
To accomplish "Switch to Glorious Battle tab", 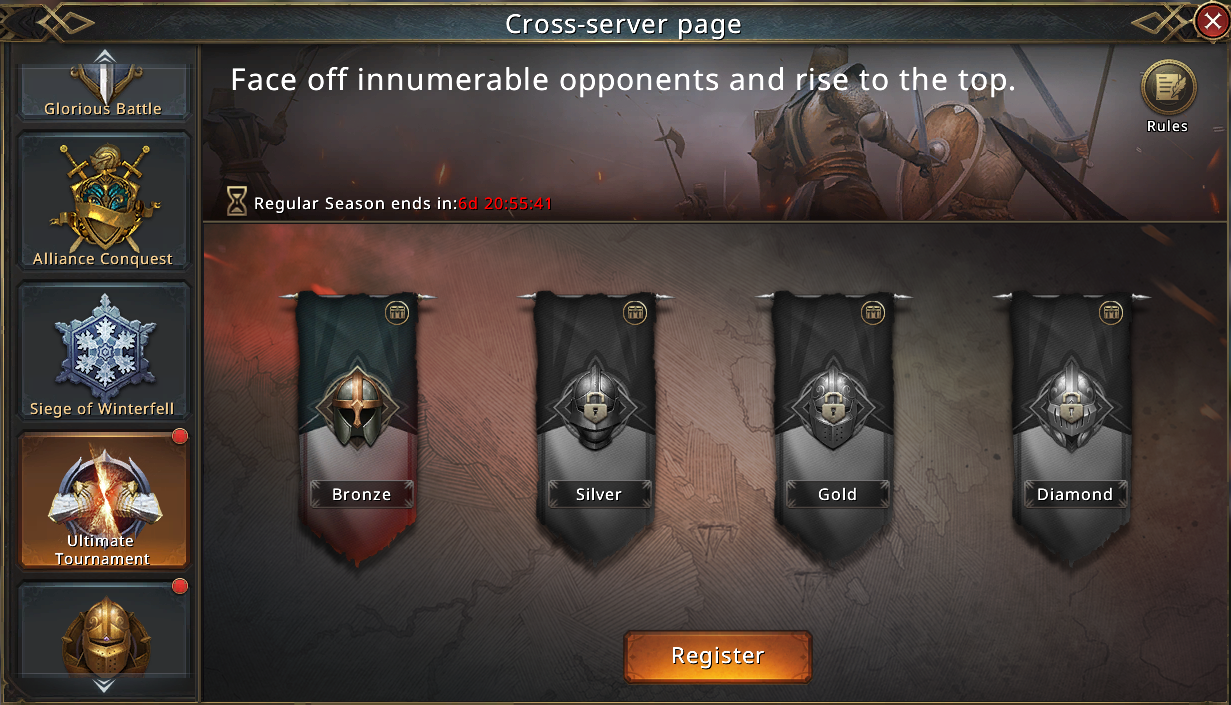I will click(103, 90).
